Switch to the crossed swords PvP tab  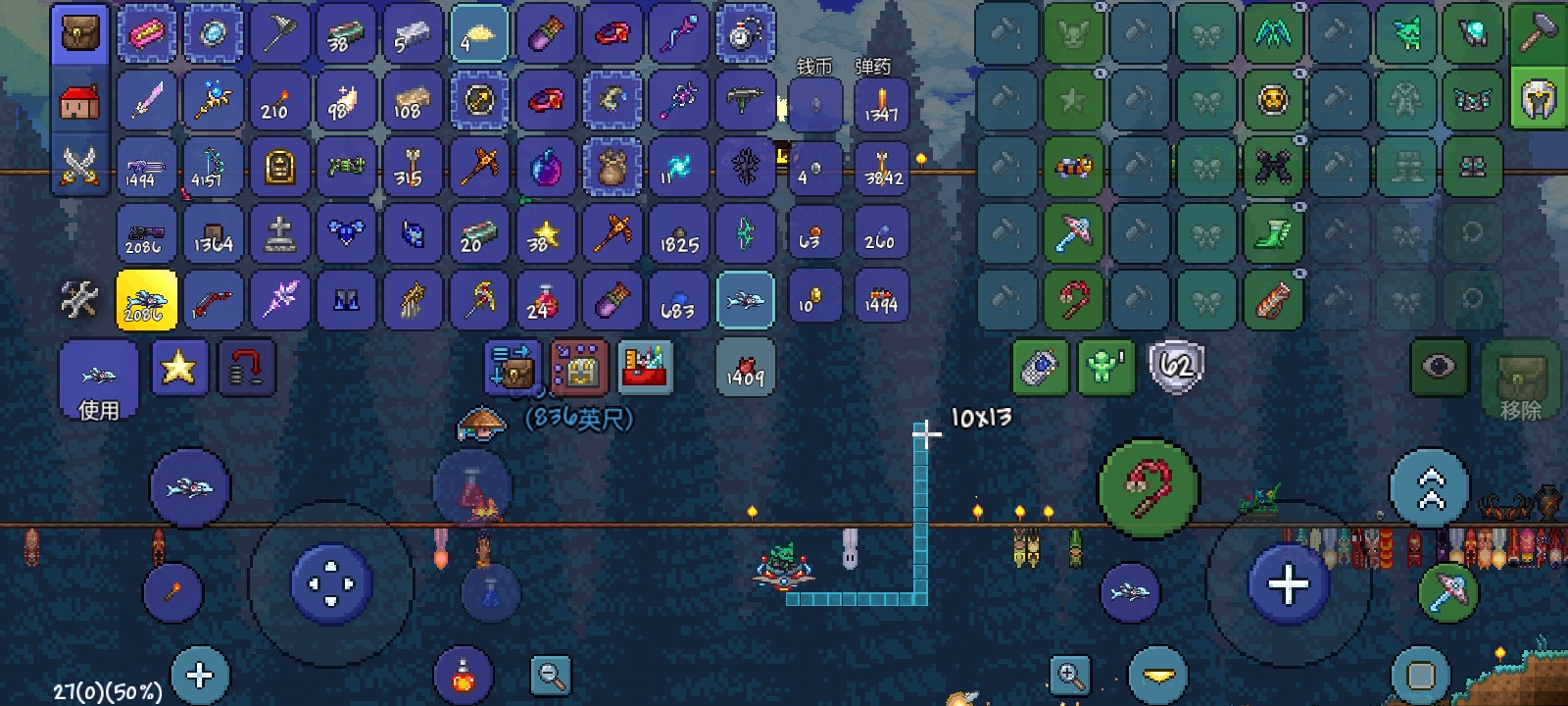pyautogui.click(x=79, y=166)
